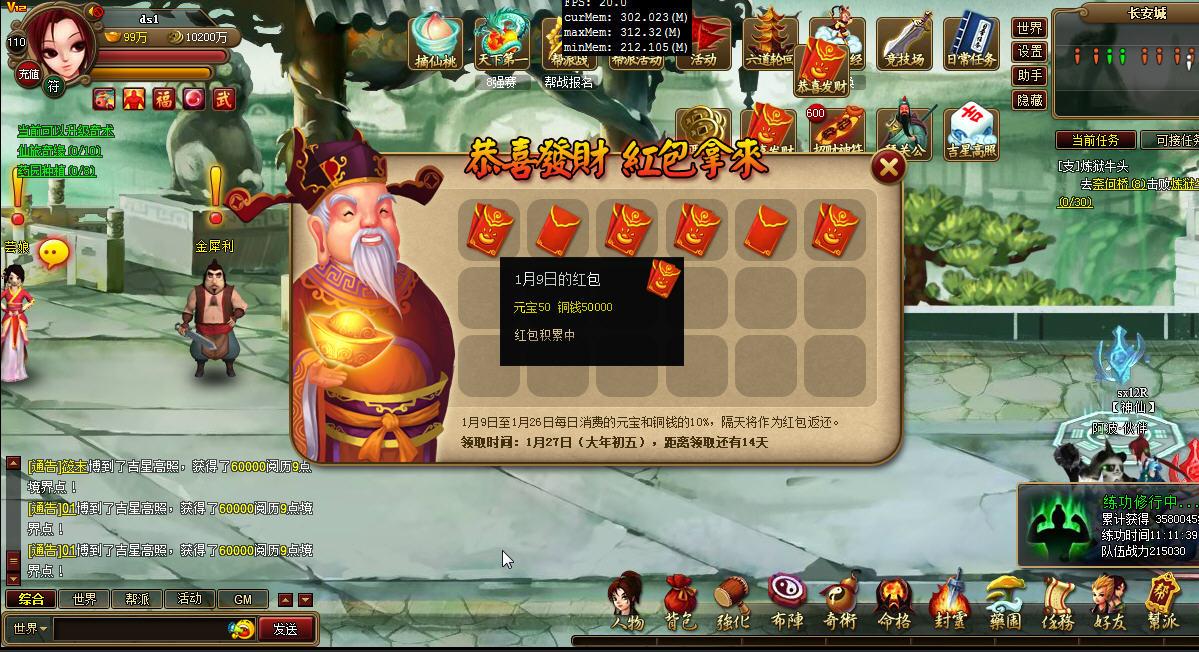Switch chat to the 帮派 tab

tap(137, 599)
